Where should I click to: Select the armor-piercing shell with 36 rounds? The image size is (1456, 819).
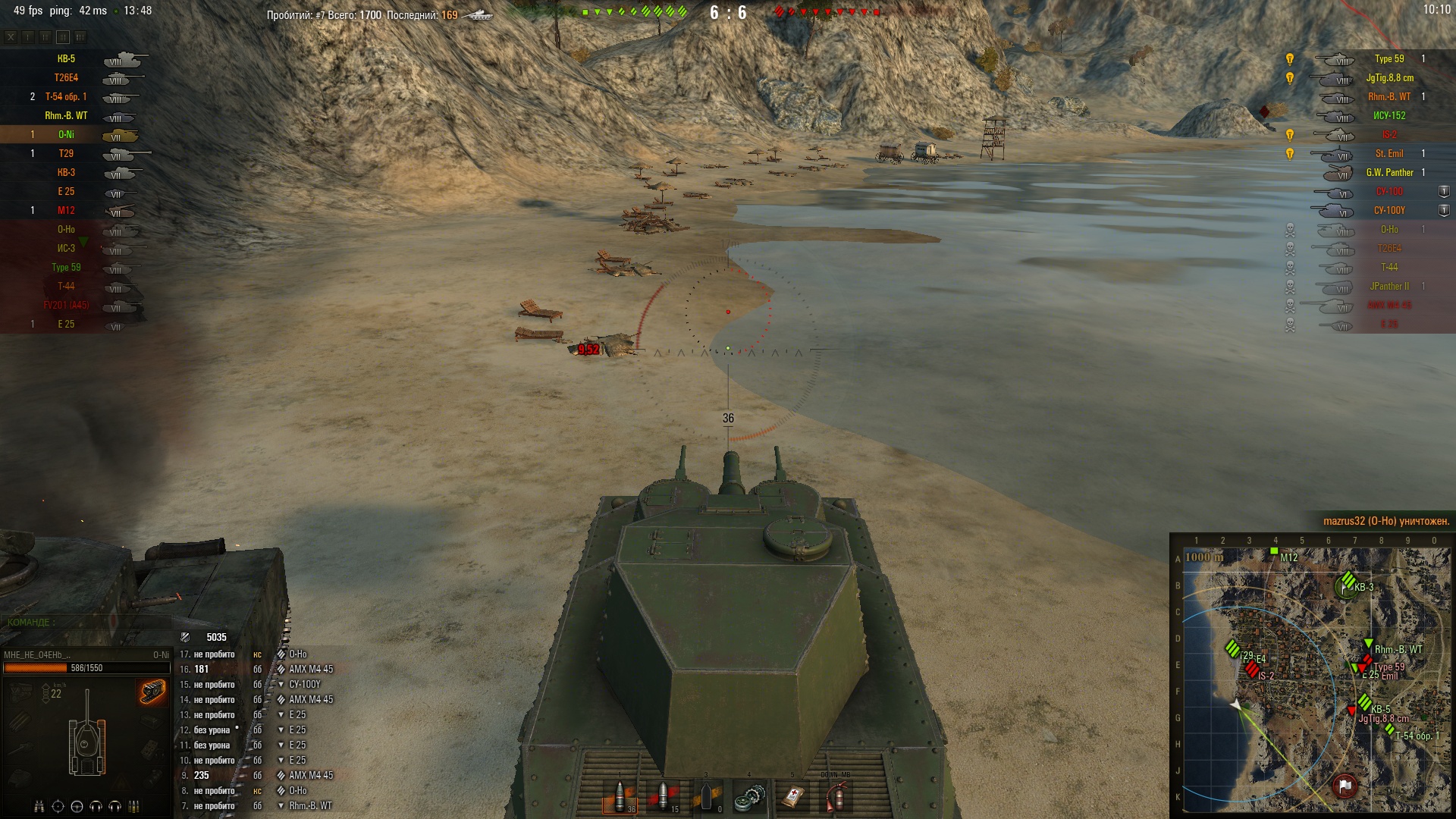(620, 798)
